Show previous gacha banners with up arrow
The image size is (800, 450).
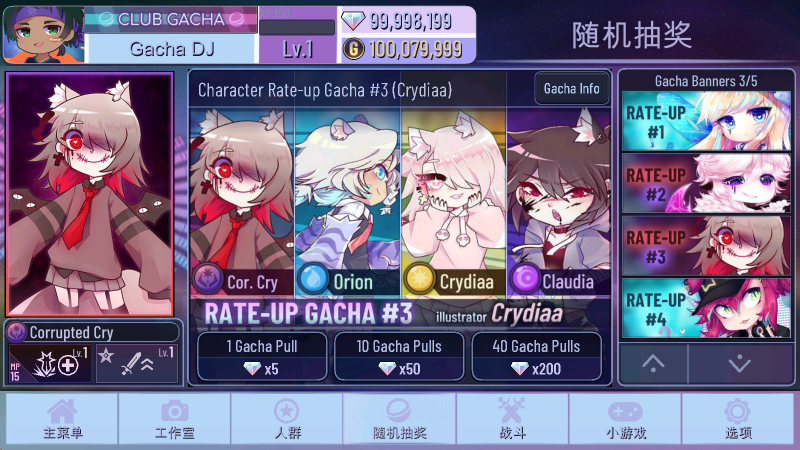(x=653, y=363)
